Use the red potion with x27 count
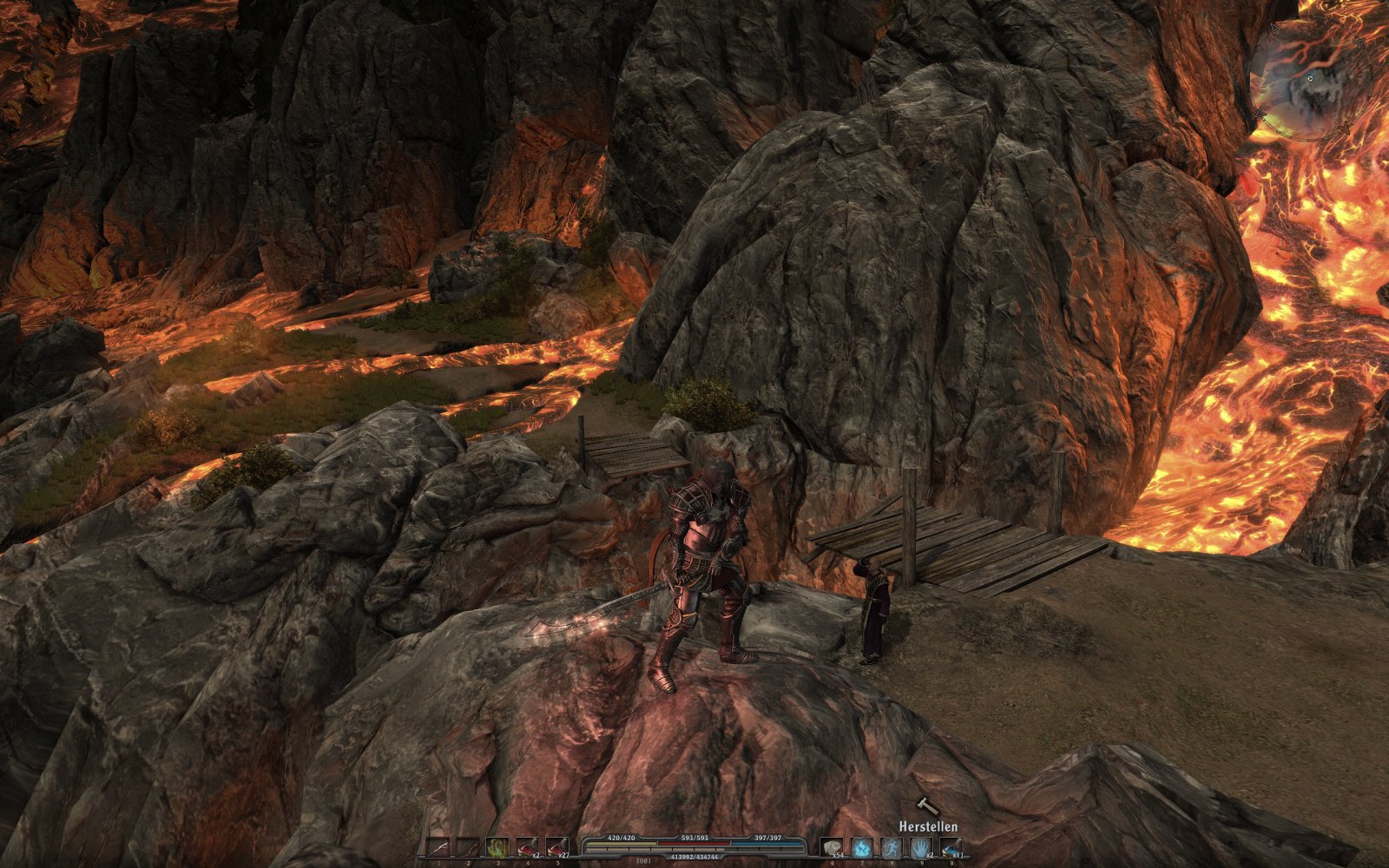 pyautogui.click(x=557, y=847)
